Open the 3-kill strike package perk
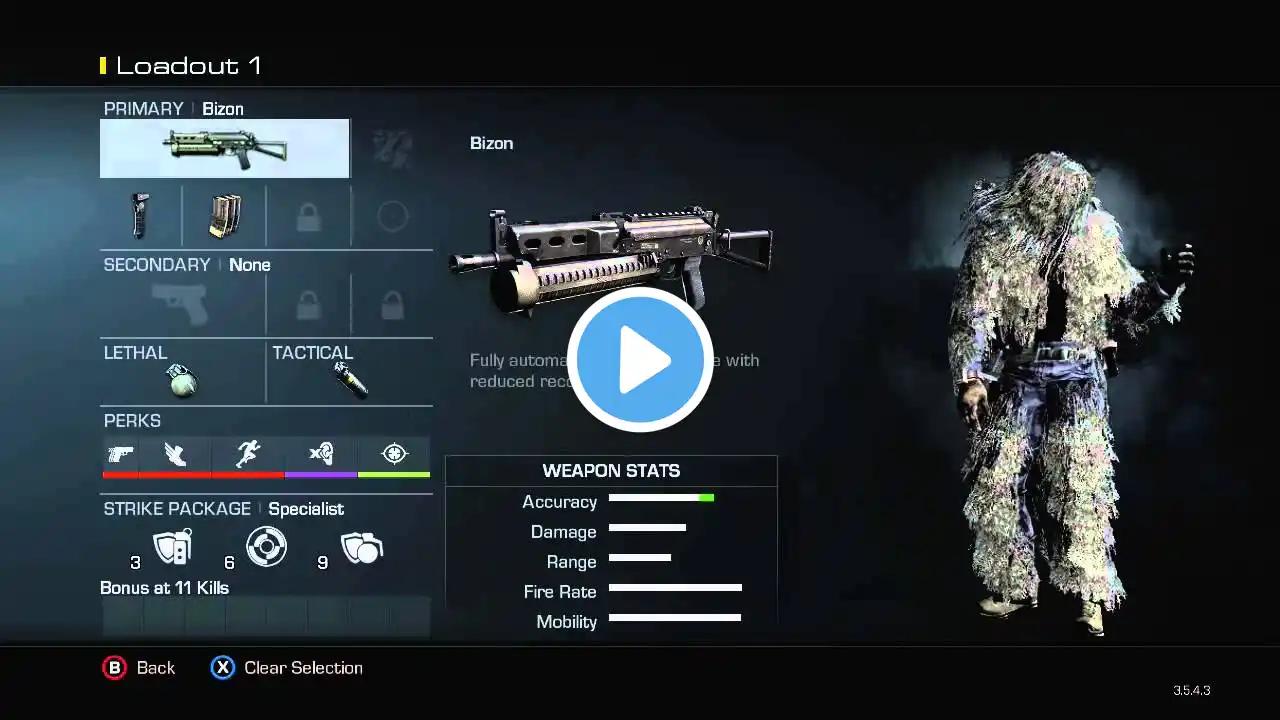The width and height of the screenshot is (1280, 720). (x=171, y=547)
